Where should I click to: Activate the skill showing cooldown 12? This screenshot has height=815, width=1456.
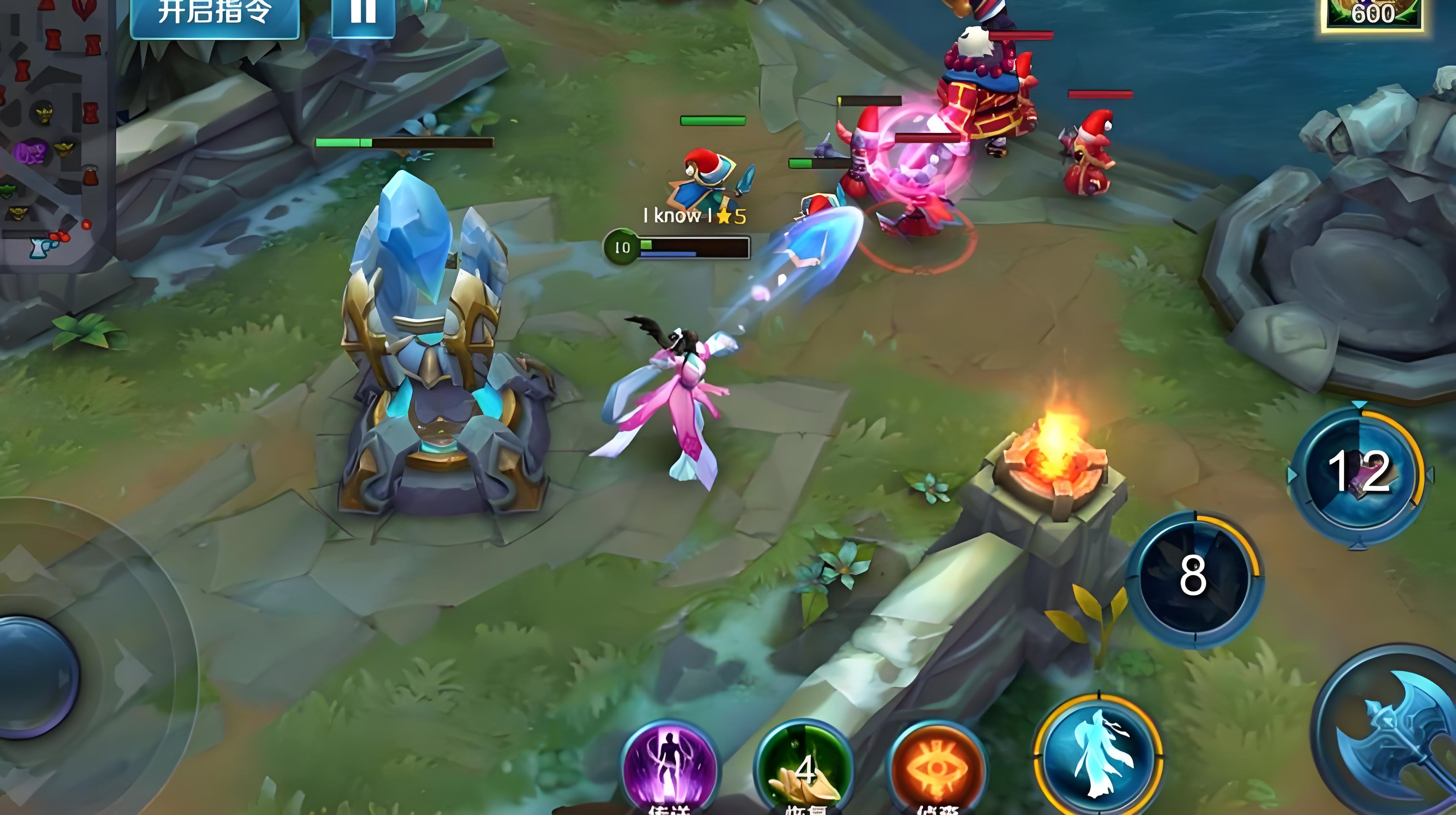coord(1359,473)
